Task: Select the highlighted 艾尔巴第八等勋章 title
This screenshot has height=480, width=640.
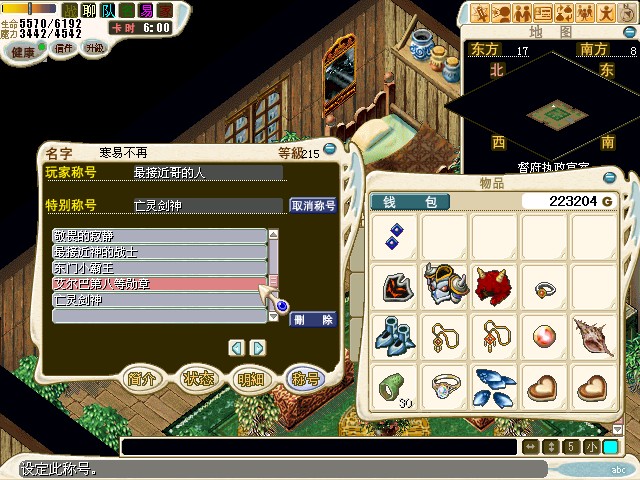Action: tap(159, 284)
